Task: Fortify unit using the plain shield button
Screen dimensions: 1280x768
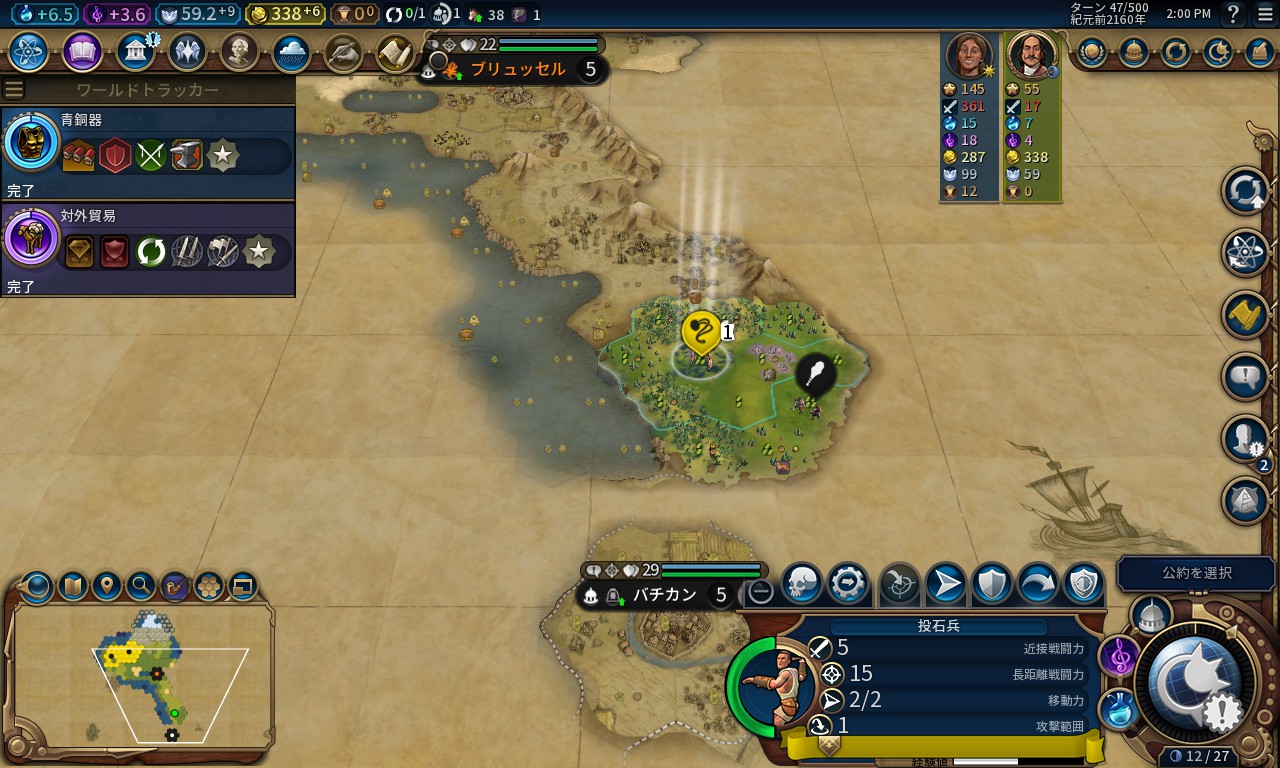Action: (x=992, y=584)
